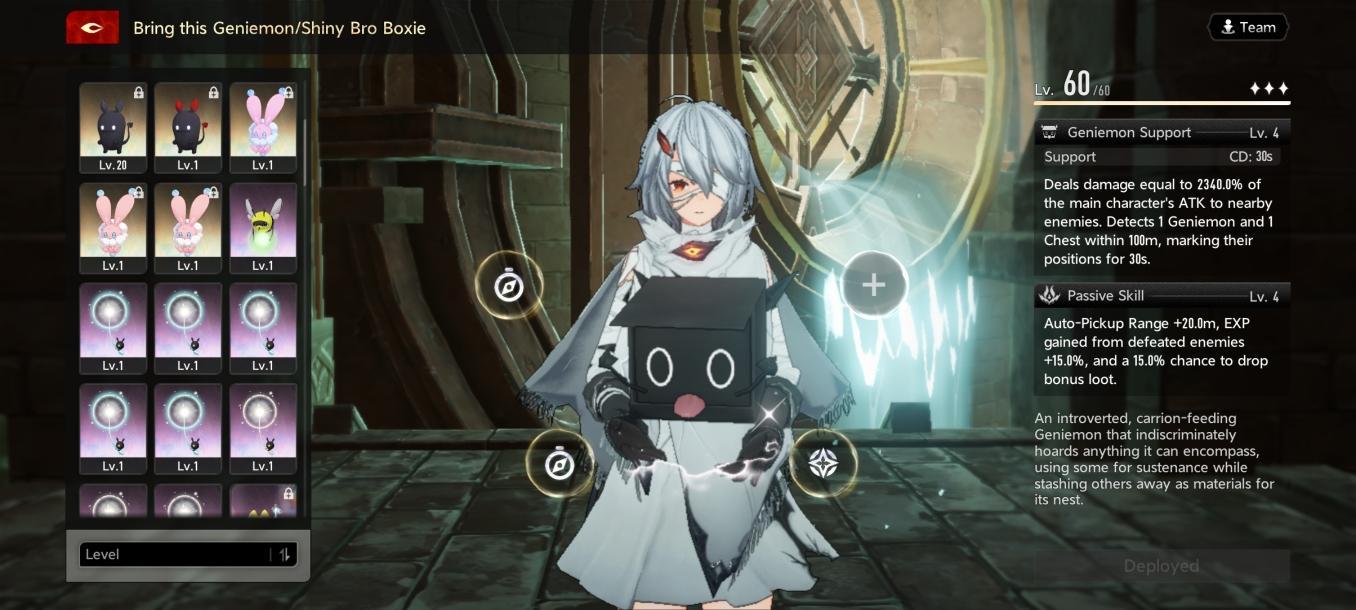
Task: Choose the red-horned black Geniemon card
Action: click(x=188, y=127)
